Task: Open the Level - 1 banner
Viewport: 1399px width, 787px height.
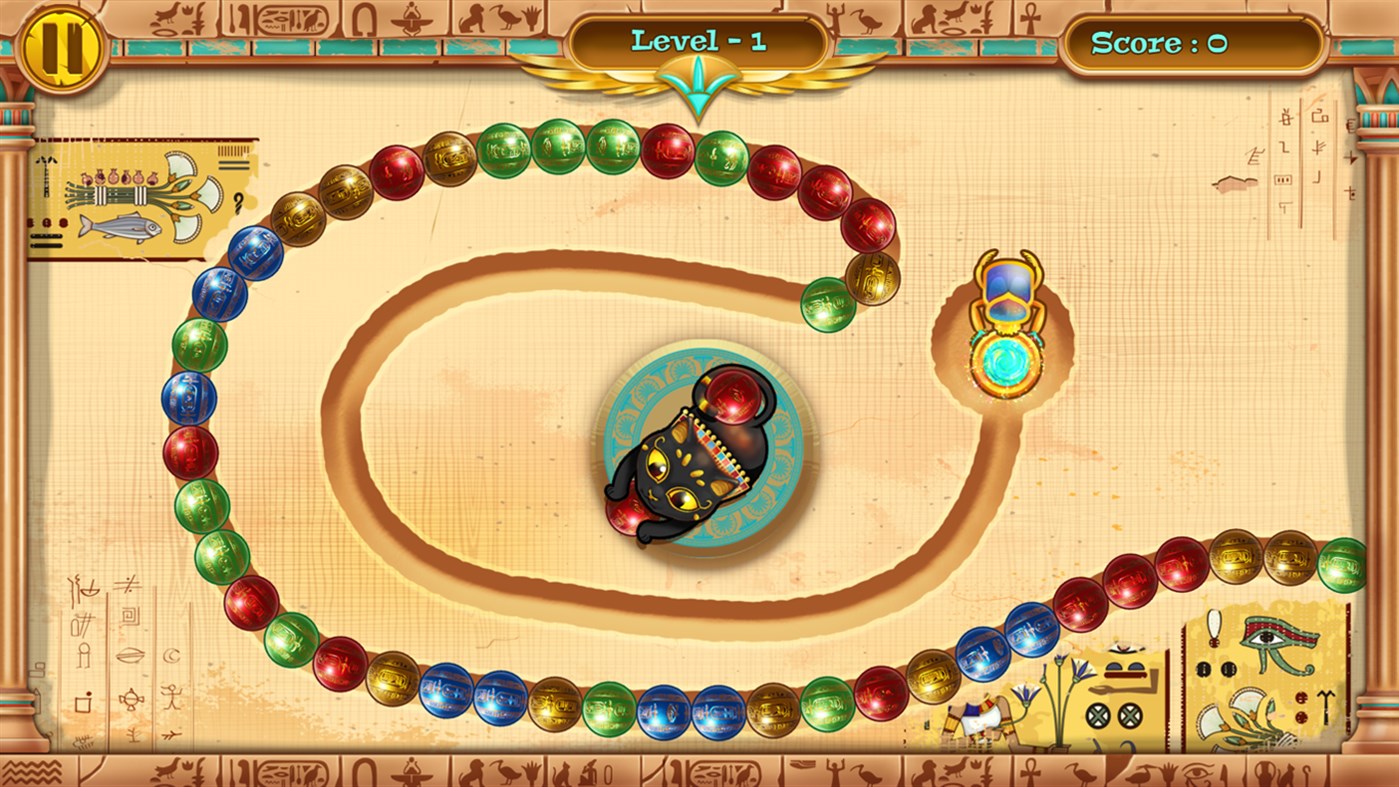Action: (697, 40)
